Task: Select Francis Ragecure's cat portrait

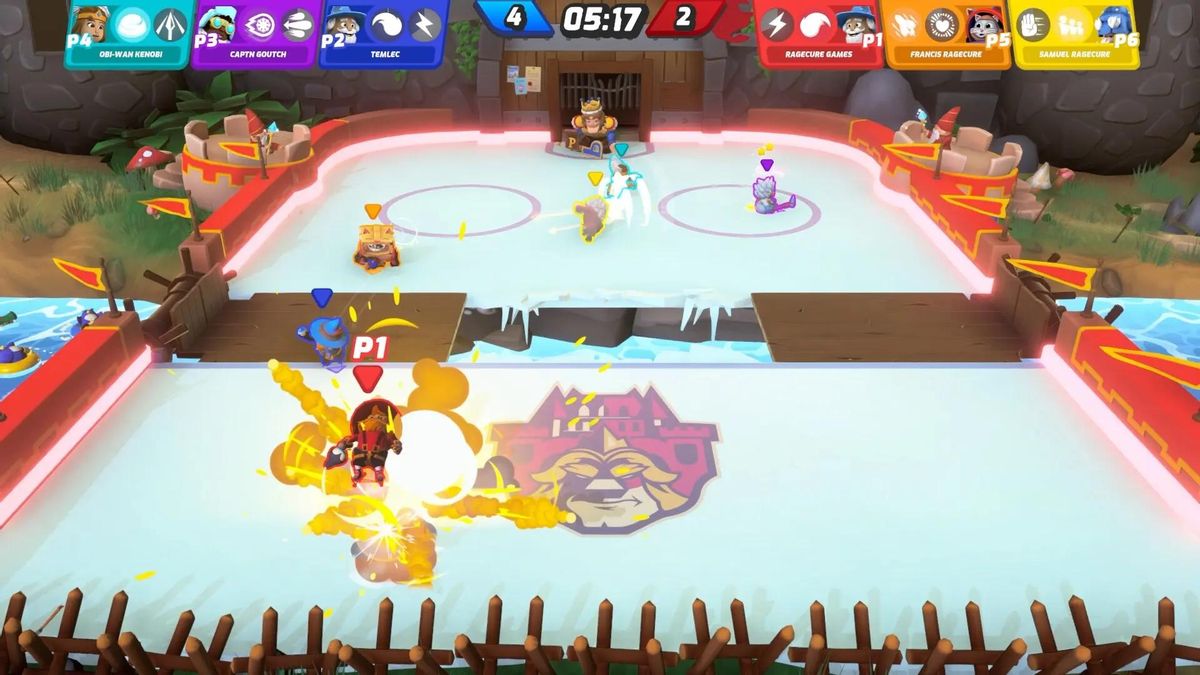Action: tap(984, 24)
